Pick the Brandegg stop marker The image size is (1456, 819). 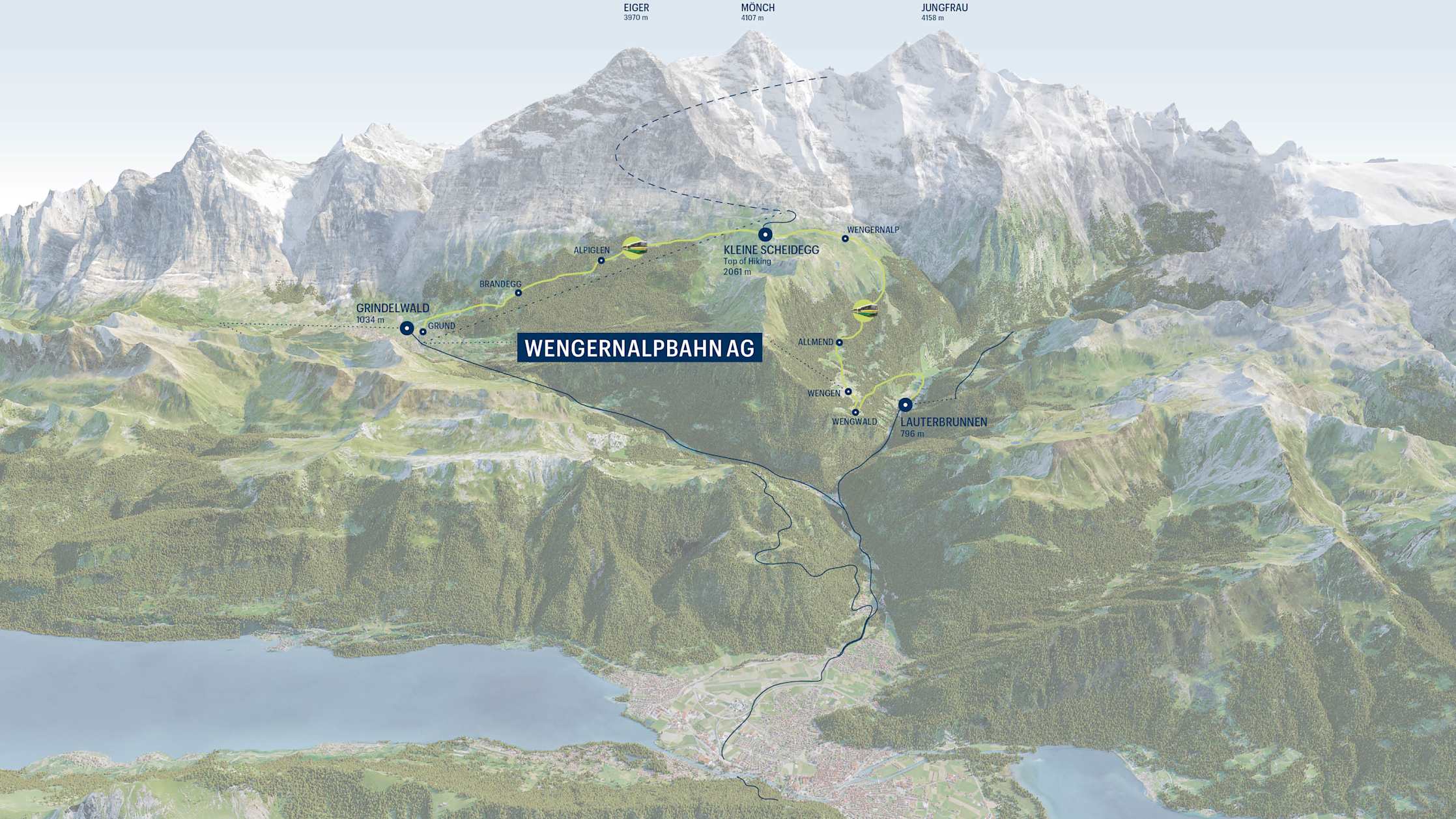click(x=519, y=293)
